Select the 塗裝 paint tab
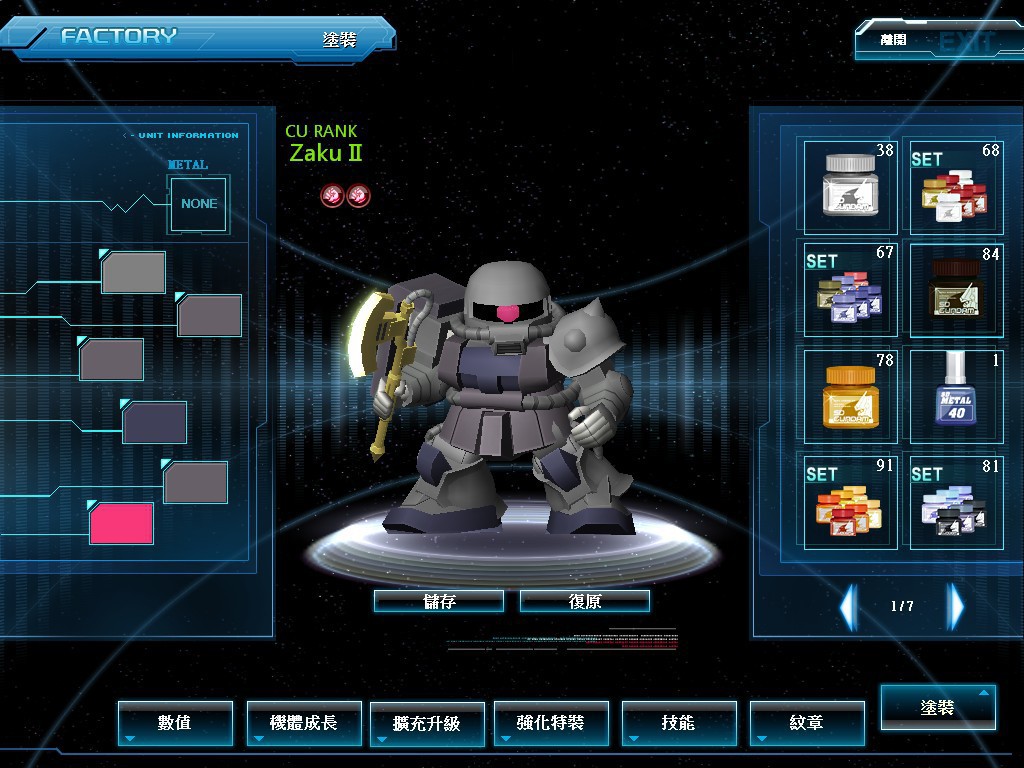Screen dimensions: 1024x768 [938, 707]
